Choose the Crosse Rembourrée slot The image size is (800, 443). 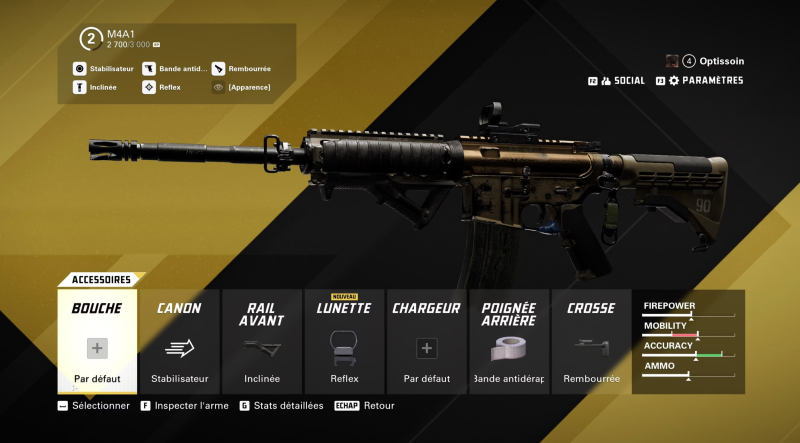tap(591, 342)
